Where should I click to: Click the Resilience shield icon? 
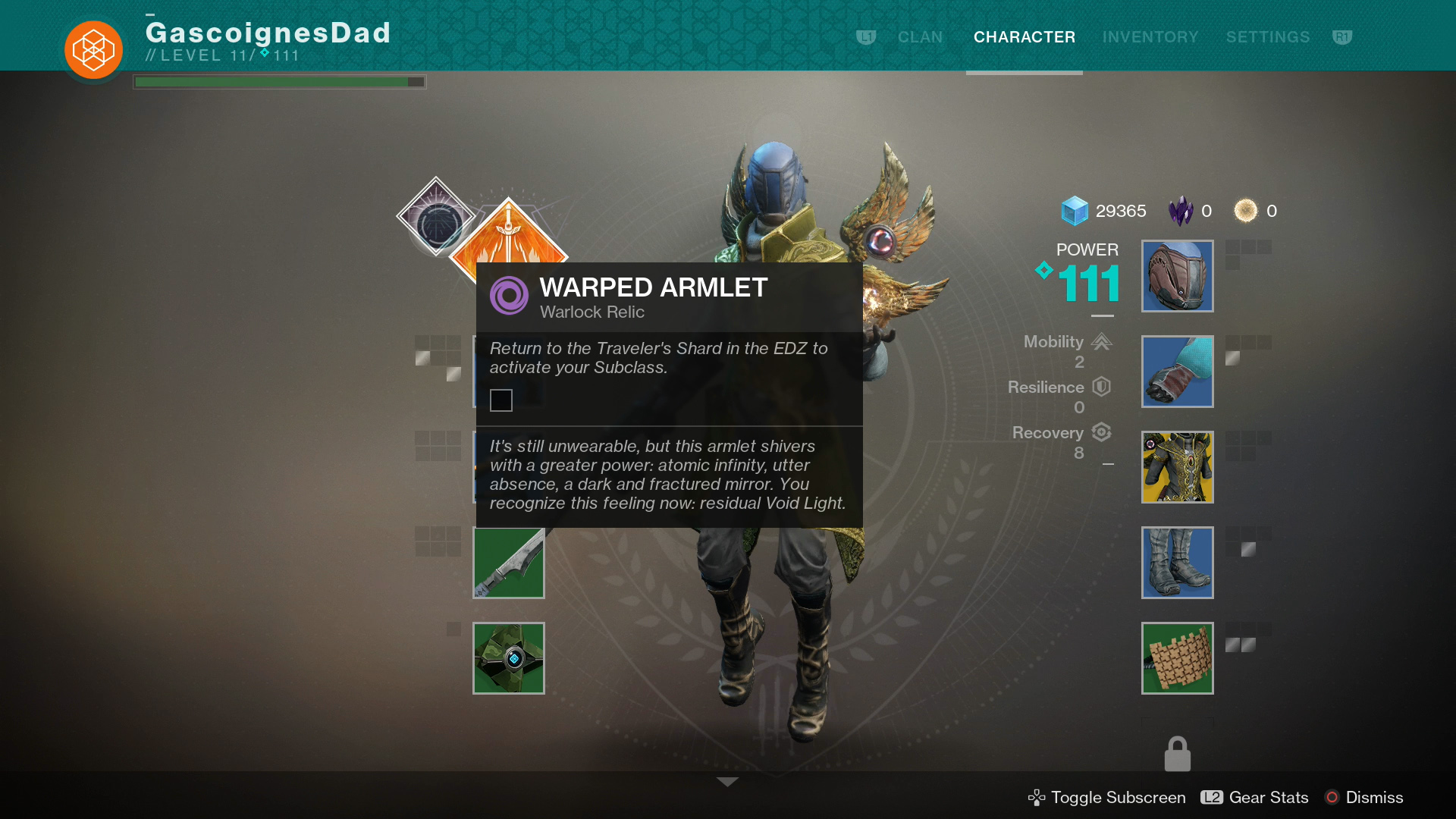pos(1100,387)
